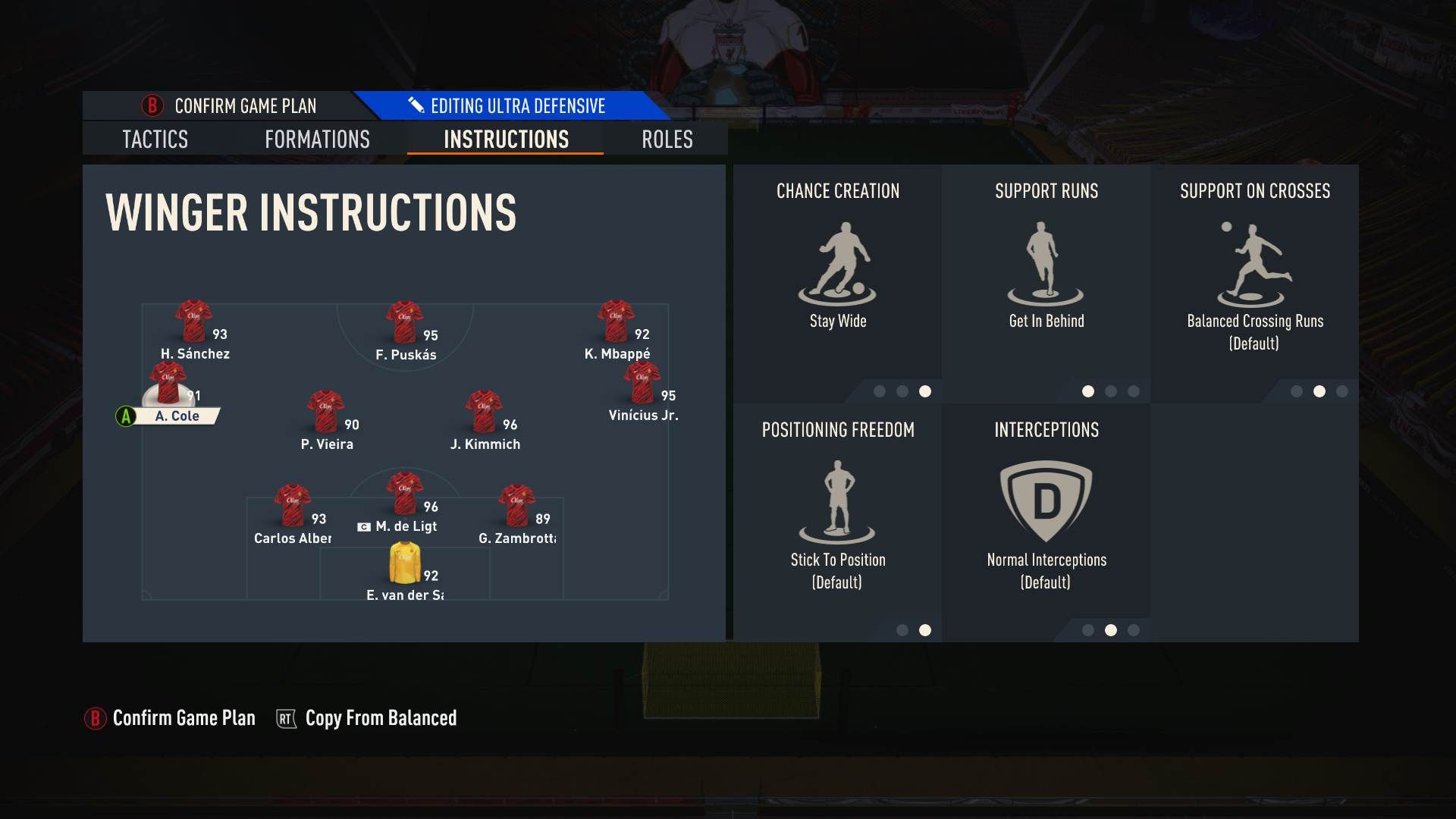This screenshot has width=1456, height=819.
Task: Click the pencil icon on Editing Ultra Defensive
Action: 416,105
